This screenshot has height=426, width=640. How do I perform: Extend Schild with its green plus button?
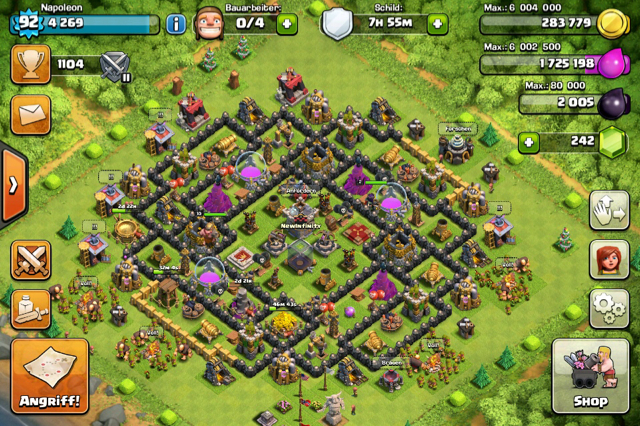tap(437, 24)
